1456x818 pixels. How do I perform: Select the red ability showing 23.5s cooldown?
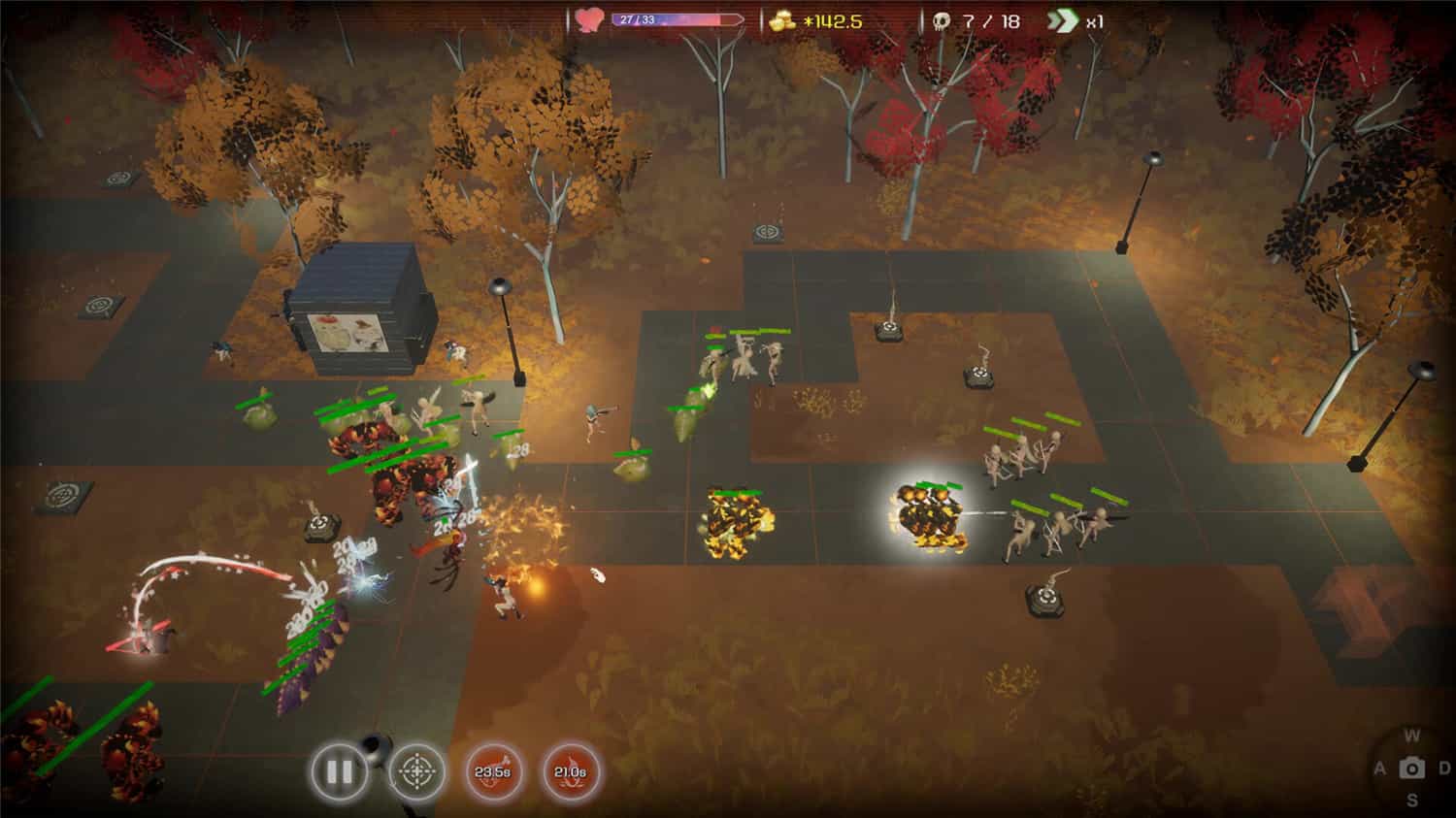(492, 772)
